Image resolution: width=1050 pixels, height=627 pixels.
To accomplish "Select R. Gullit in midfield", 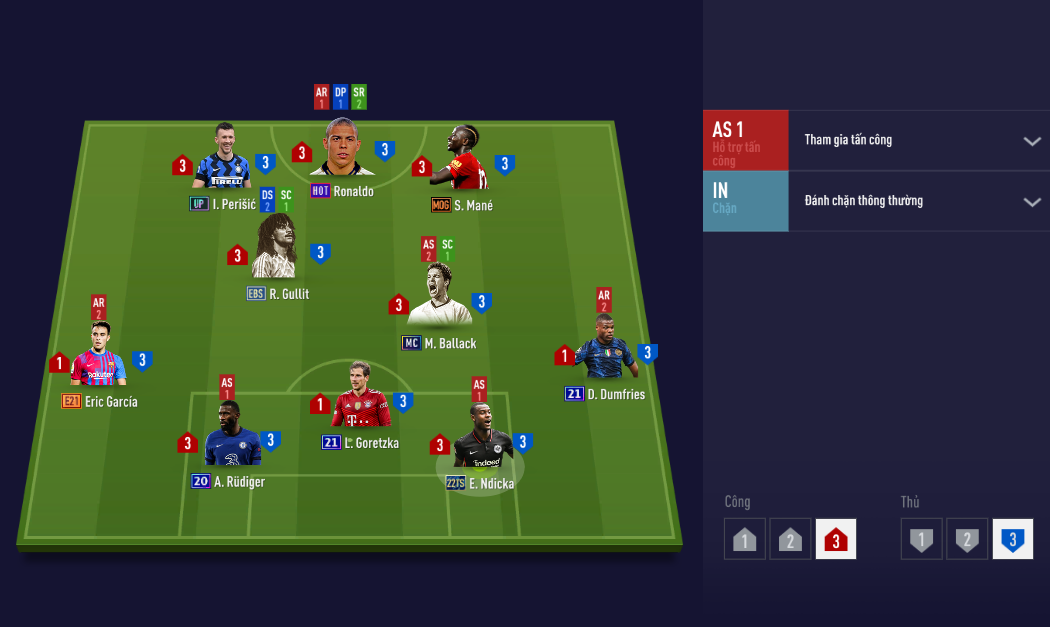I will click(277, 250).
